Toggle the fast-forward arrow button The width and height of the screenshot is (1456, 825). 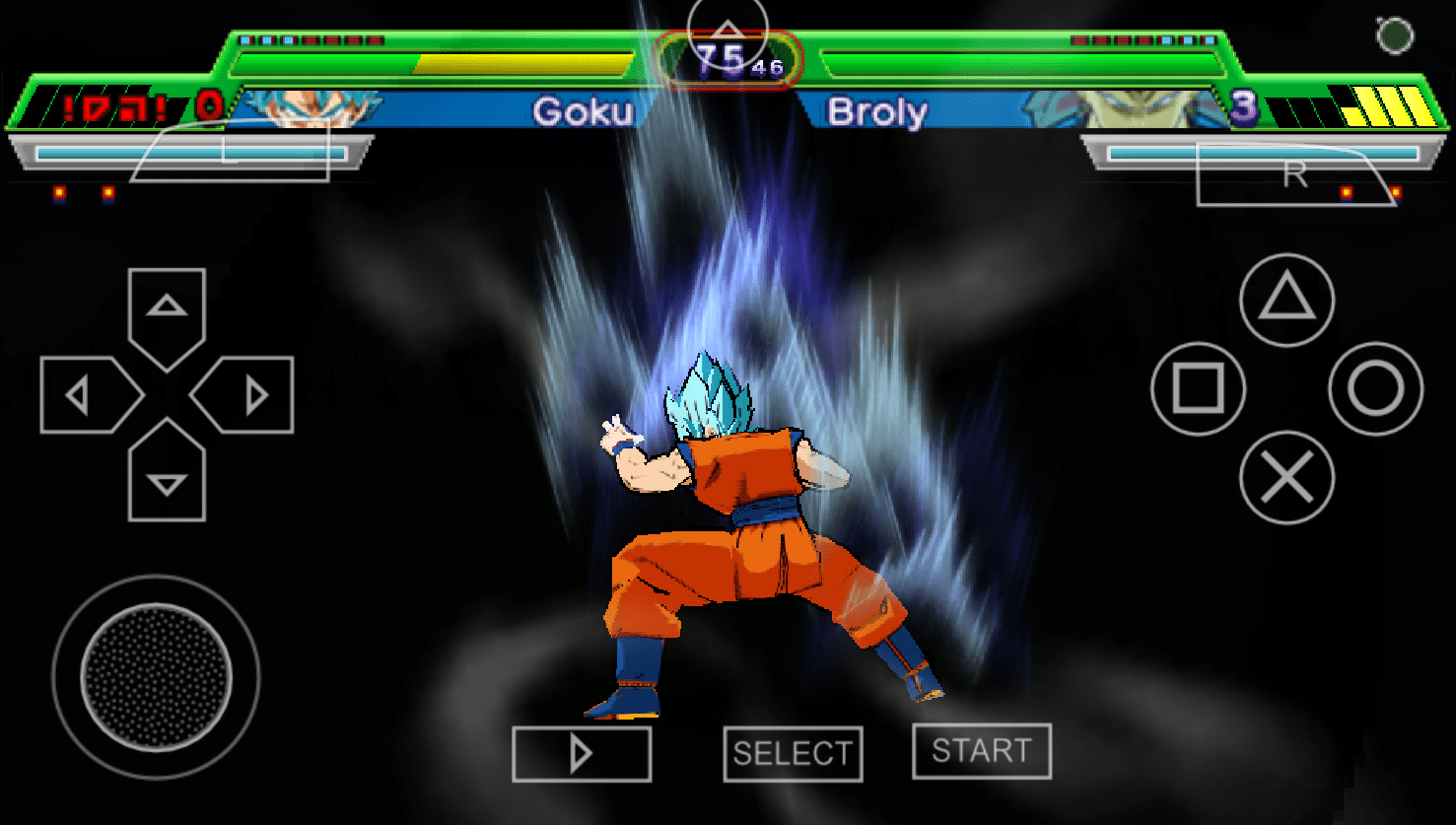(582, 754)
